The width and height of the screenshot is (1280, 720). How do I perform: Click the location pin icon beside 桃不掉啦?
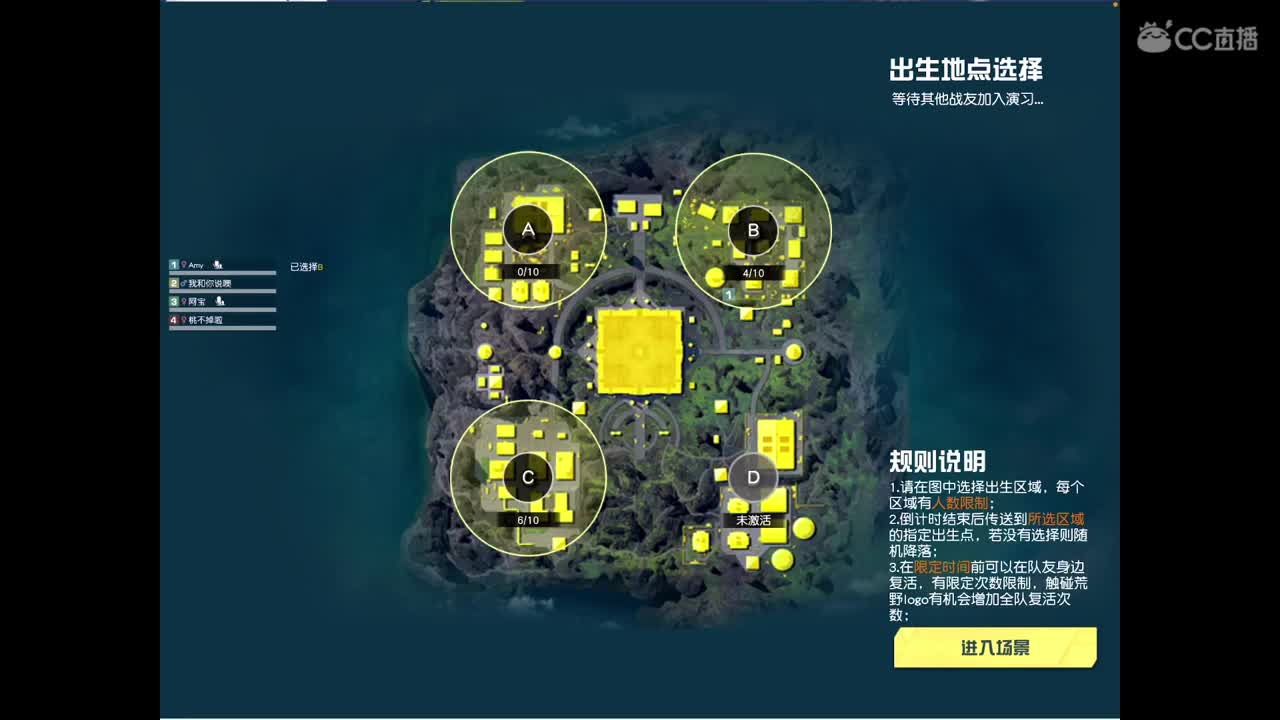184,321
